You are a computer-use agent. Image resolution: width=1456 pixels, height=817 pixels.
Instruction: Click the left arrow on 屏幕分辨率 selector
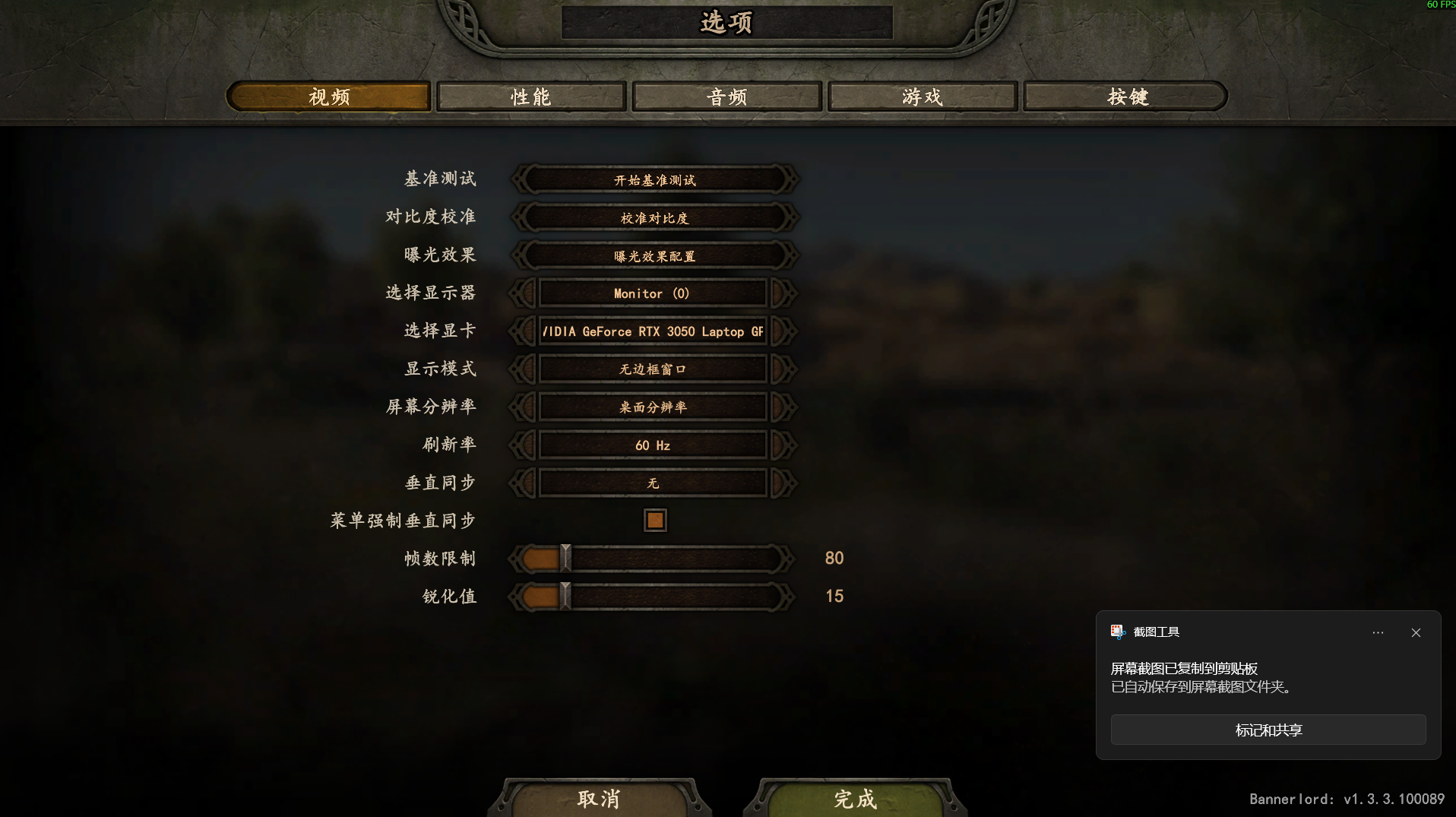522,407
